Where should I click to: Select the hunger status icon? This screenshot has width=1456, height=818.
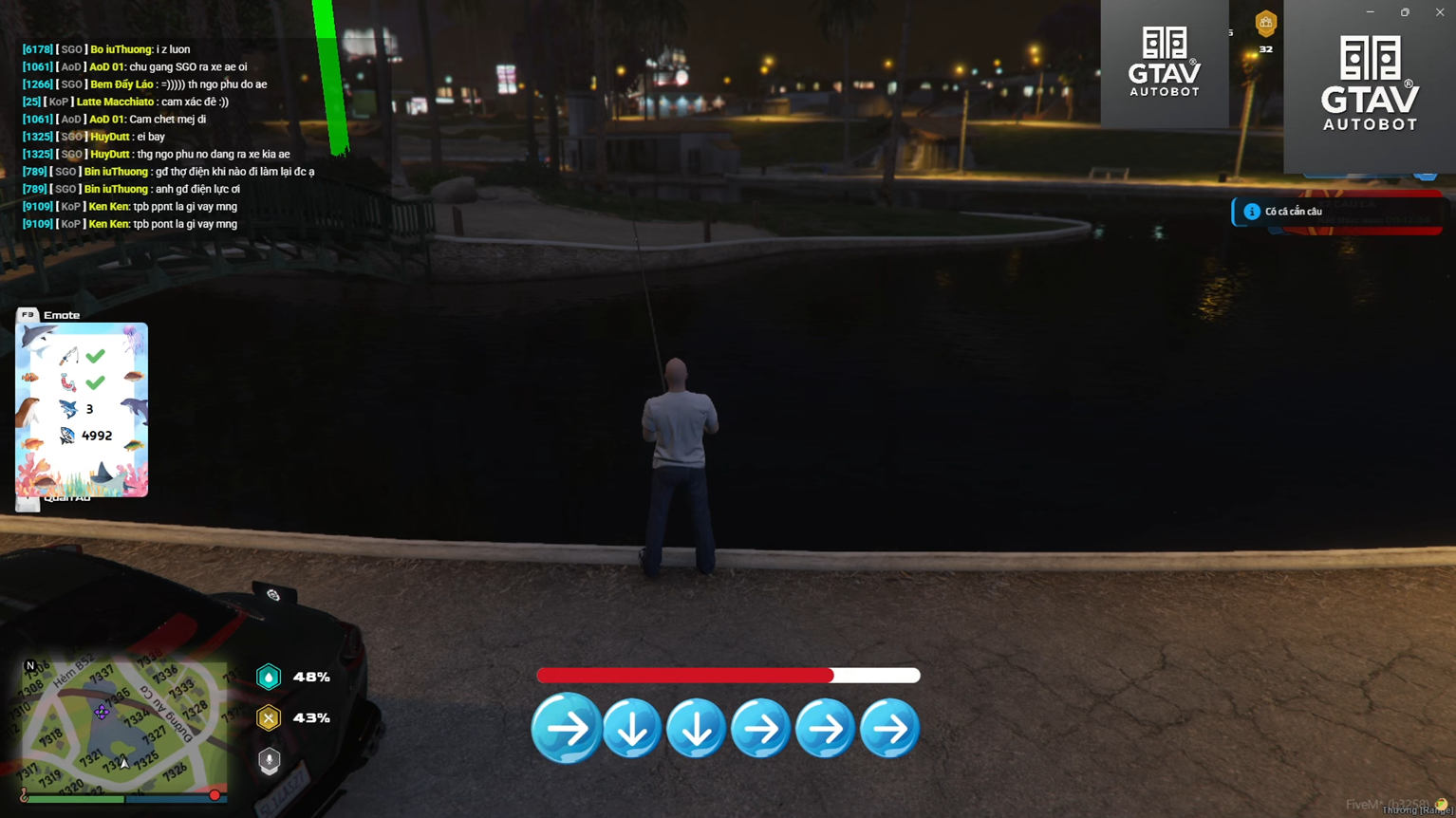pos(269,718)
